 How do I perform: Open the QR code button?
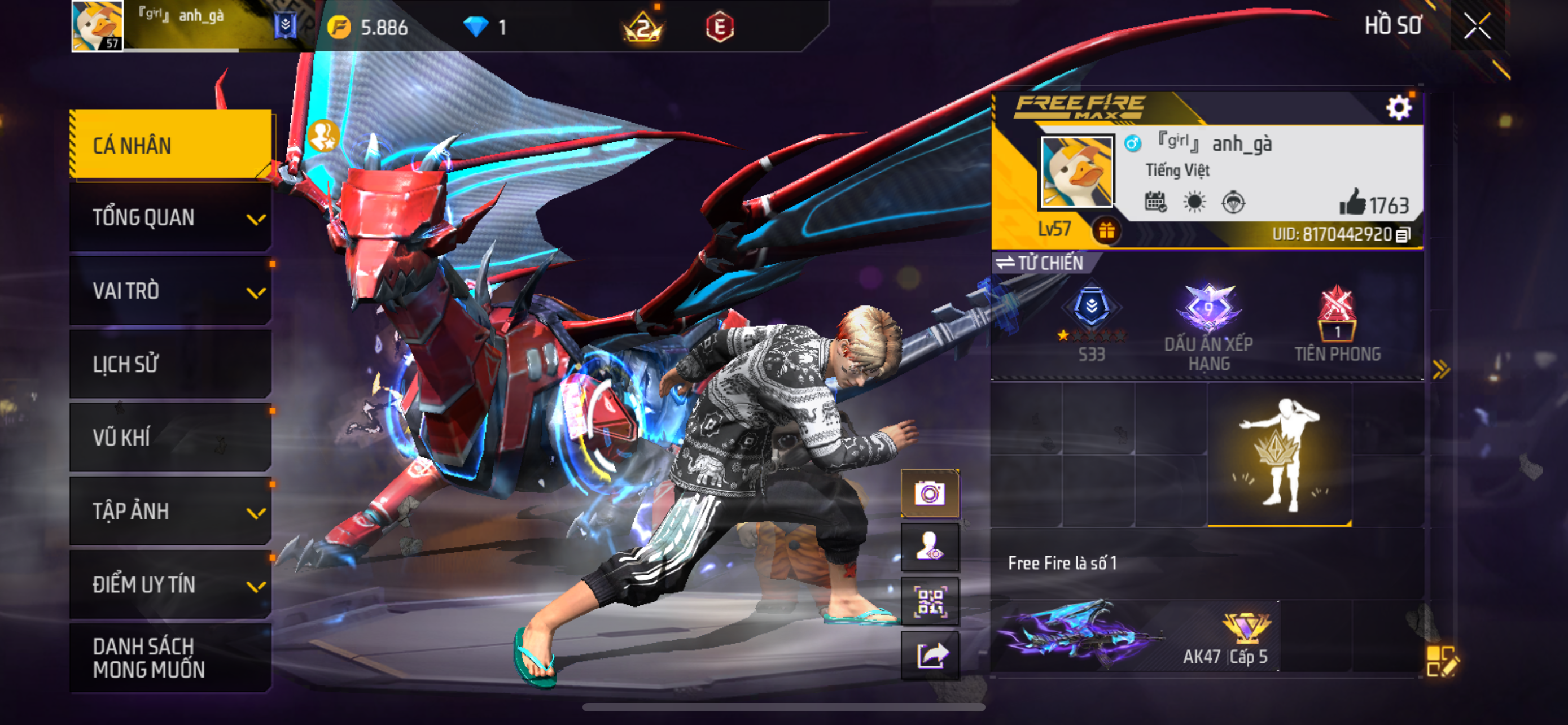pos(930,600)
